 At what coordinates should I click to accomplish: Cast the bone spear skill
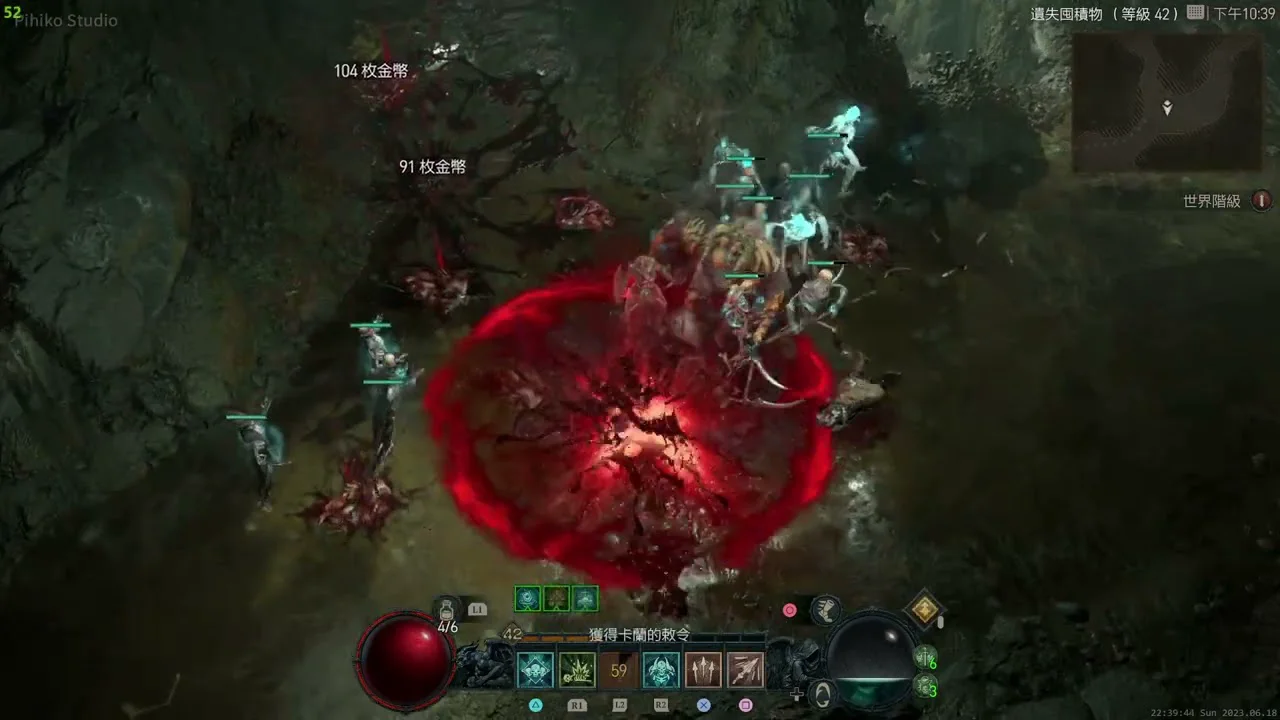[745, 670]
